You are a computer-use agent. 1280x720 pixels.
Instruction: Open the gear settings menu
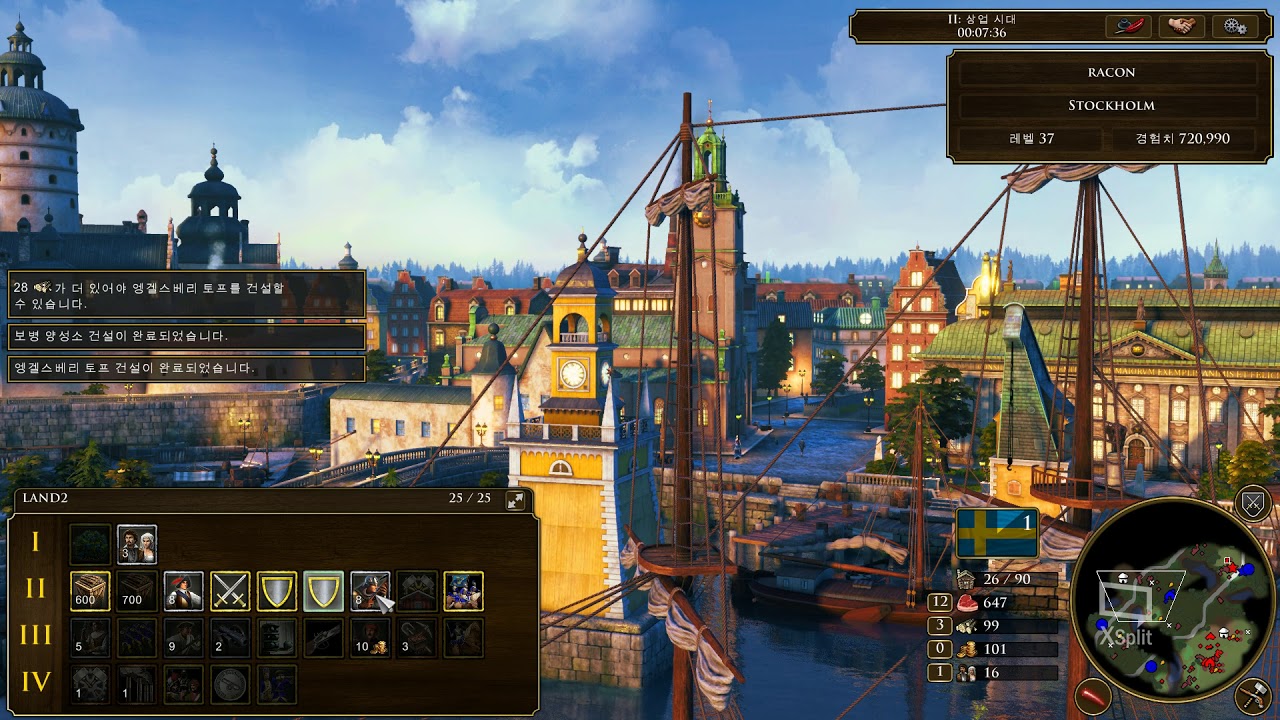click(x=1234, y=26)
